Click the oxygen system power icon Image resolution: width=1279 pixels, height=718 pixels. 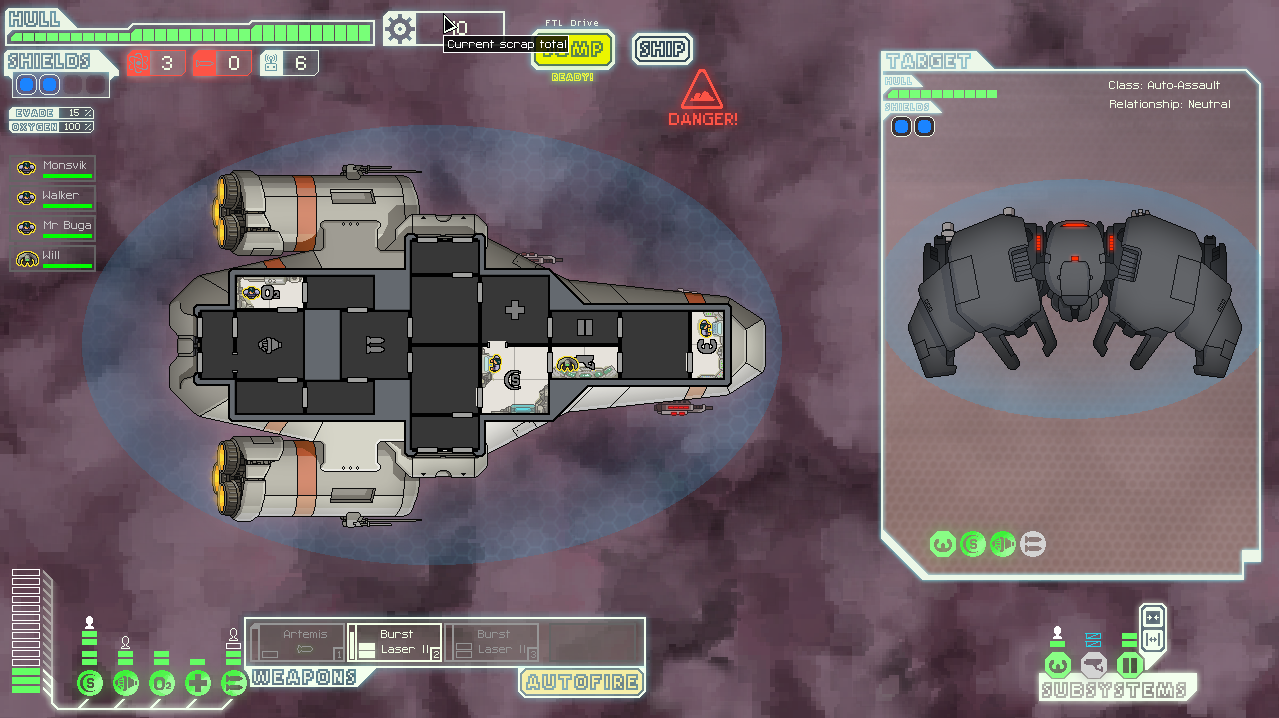(162, 684)
